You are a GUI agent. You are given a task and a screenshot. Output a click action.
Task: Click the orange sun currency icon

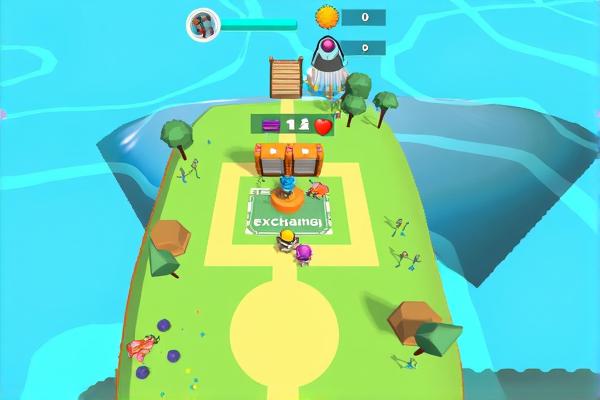(x=327, y=17)
